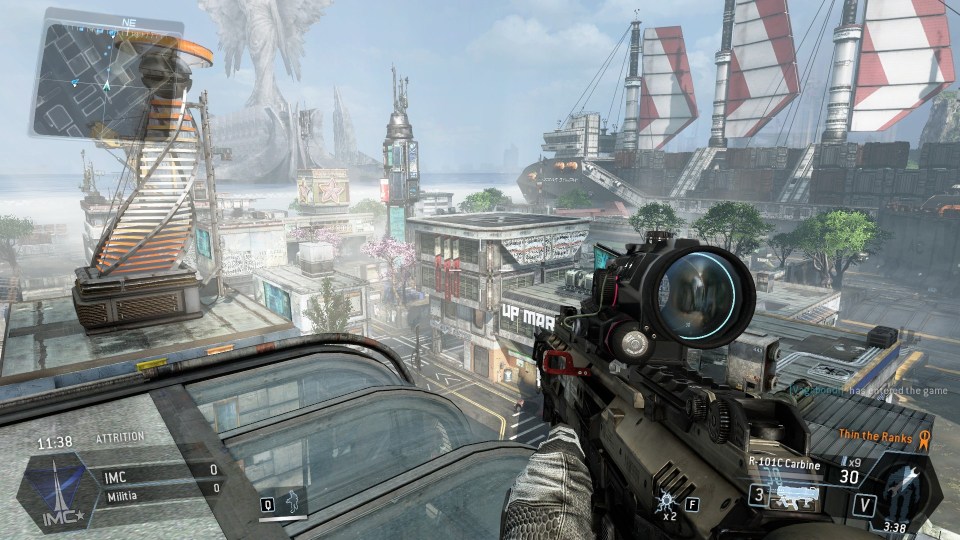960x540 pixels.
Task: Activate the pilot cloak ability icon
Action: [x=292, y=501]
